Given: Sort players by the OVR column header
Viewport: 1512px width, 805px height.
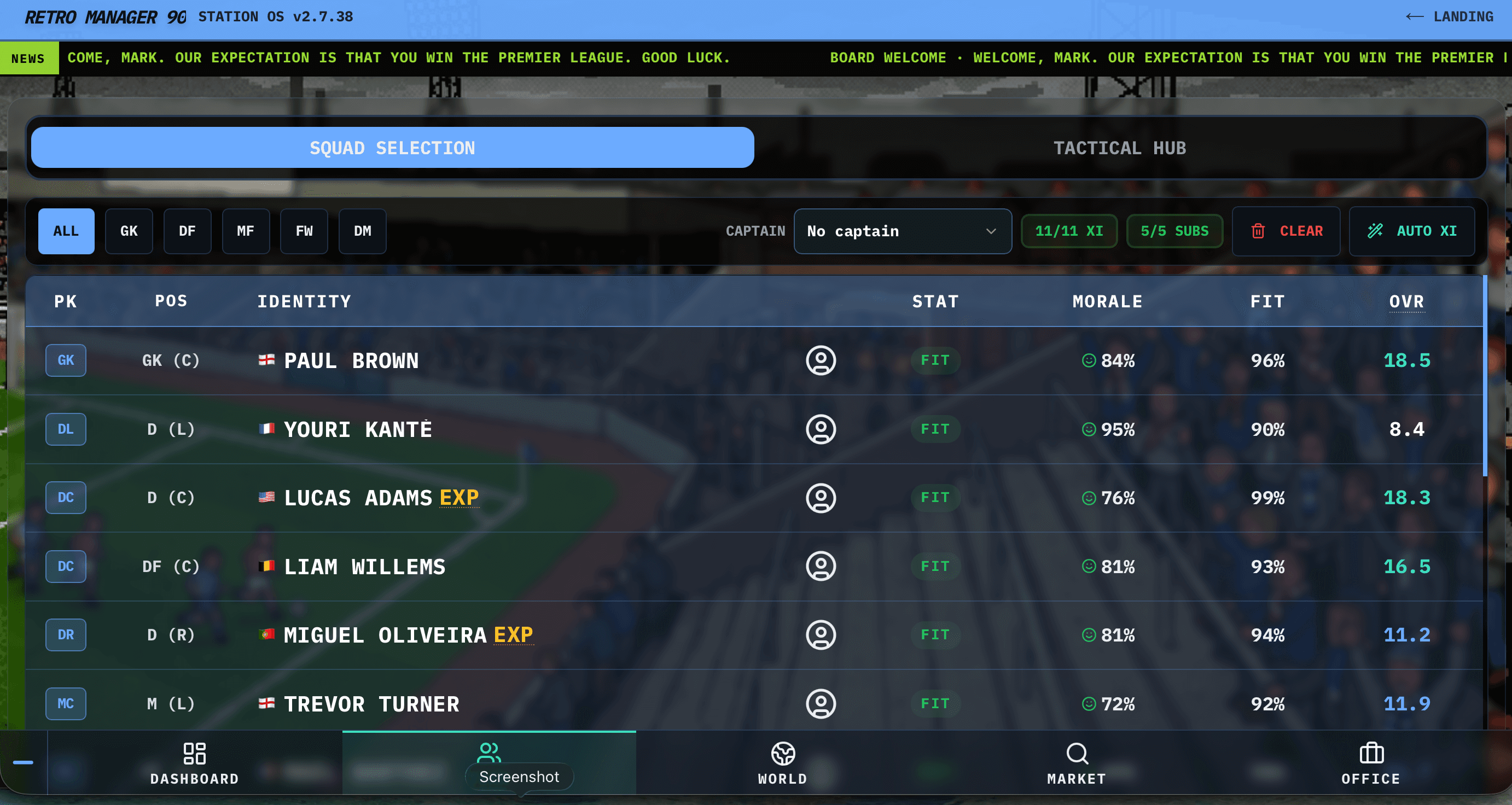Looking at the screenshot, I should tap(1406, 301).
